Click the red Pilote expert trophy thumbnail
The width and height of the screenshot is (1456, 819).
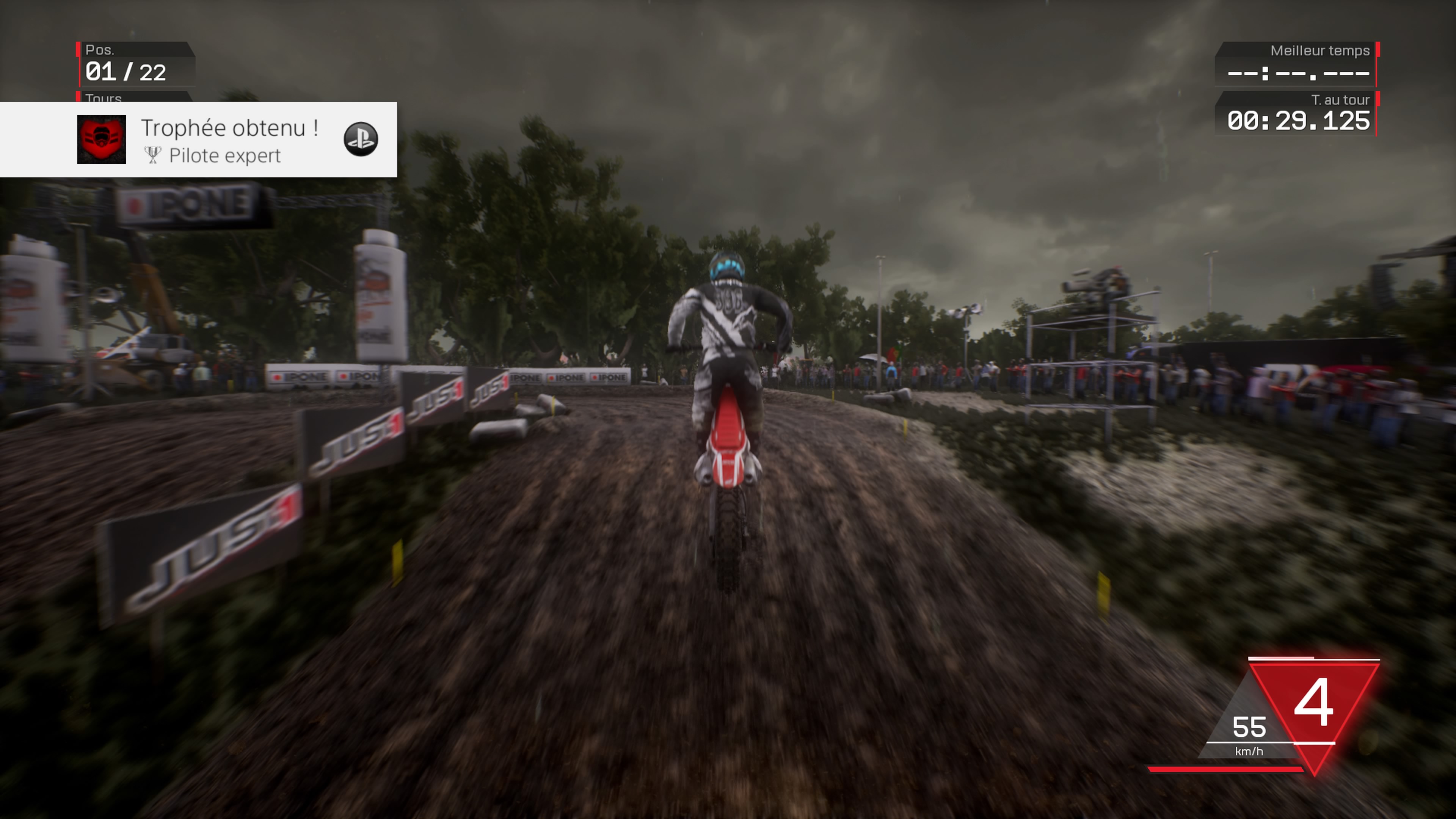click(101, 140)
